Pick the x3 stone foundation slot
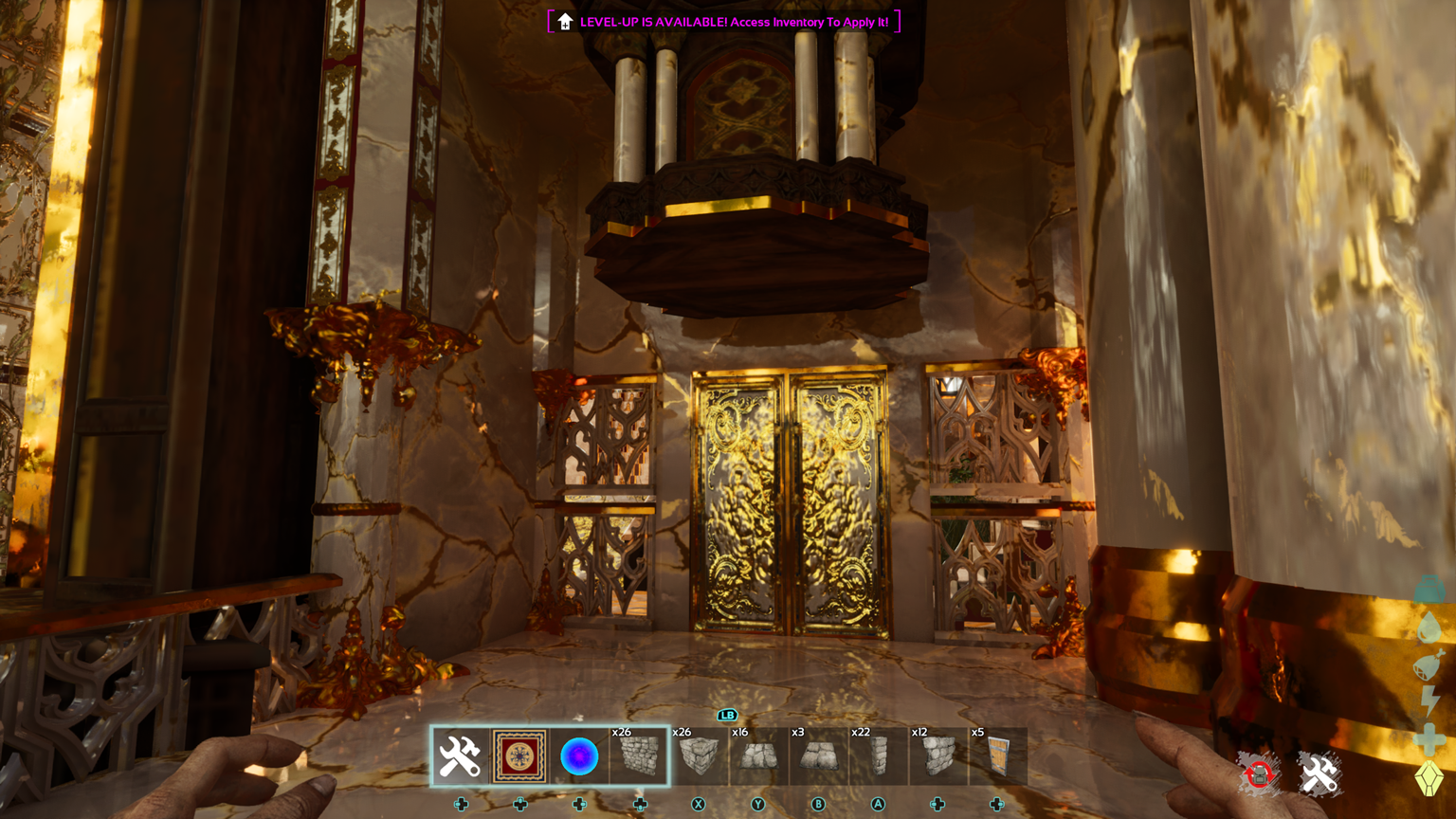 (x=817, y=756)
